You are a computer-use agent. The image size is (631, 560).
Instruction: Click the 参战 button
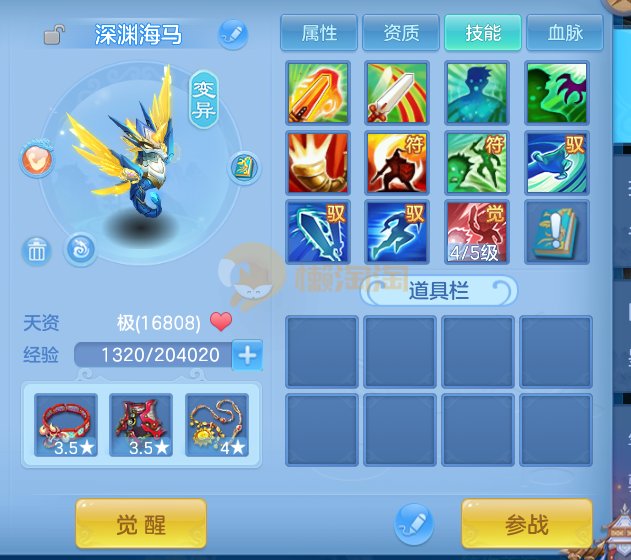pyautogui.click(x=526, y=524)
